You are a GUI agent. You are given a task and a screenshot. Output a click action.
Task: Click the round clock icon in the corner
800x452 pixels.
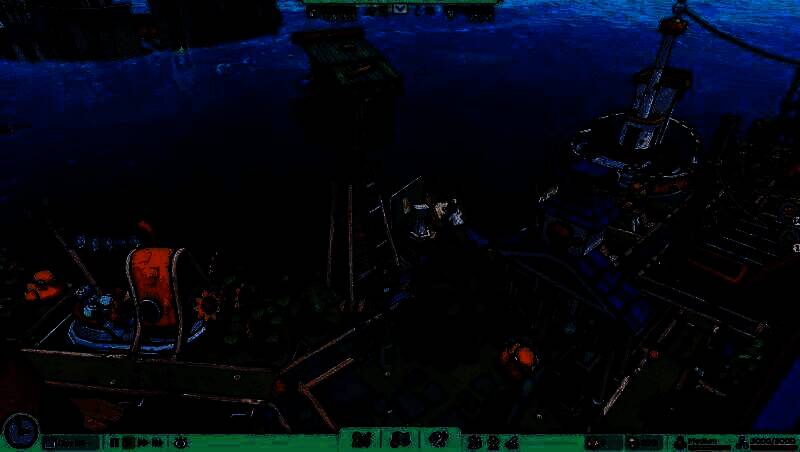pyautogui.click(x=19, y=431)
